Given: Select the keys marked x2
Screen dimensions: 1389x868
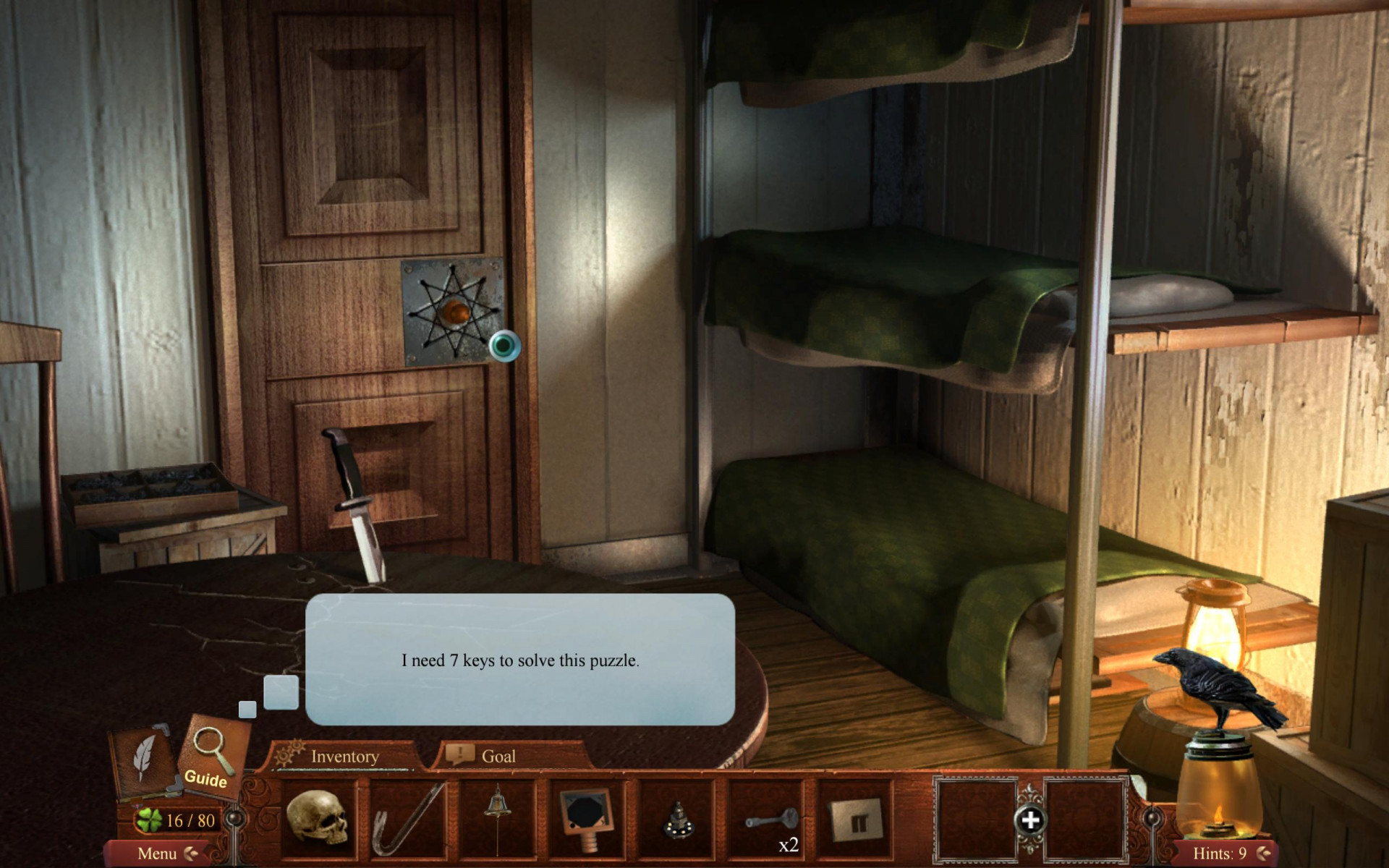Looking at the screenshot, I should pos(771,822).
